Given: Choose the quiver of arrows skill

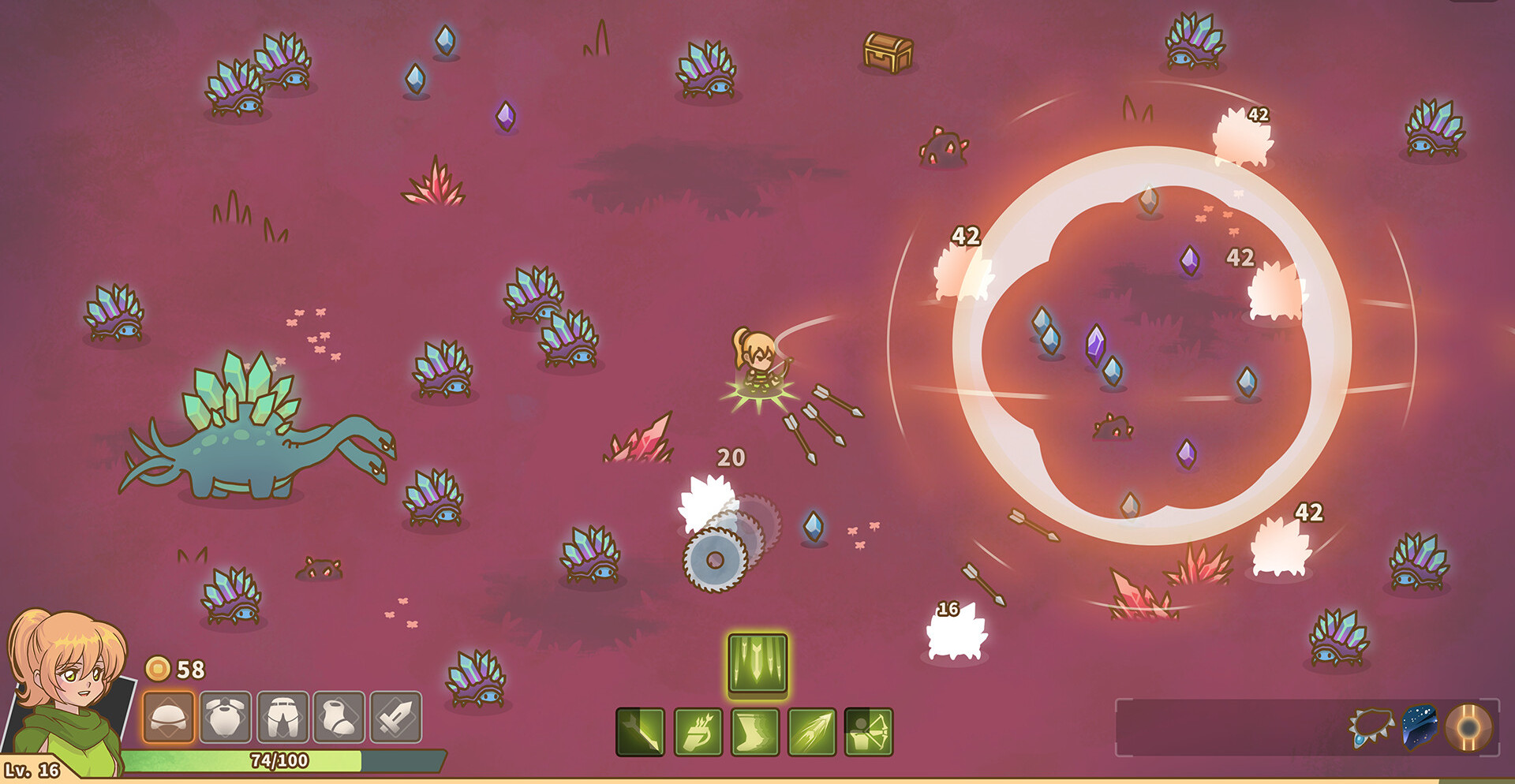Looking at the screenshot, I should [698, 732].
